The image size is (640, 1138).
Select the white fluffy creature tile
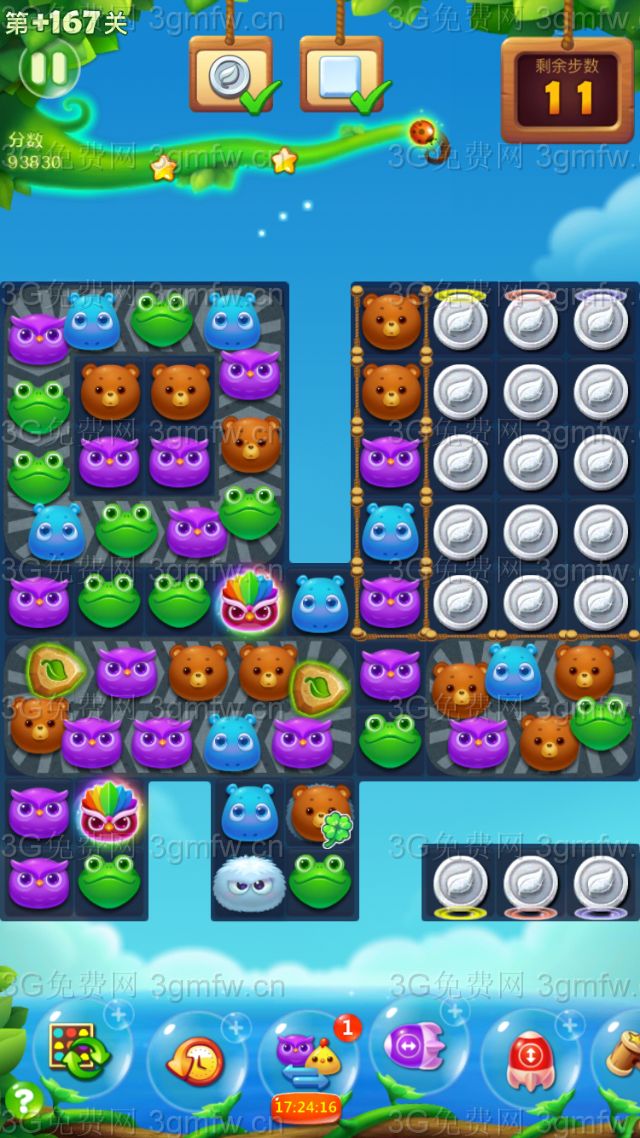[x=250, y=881]
